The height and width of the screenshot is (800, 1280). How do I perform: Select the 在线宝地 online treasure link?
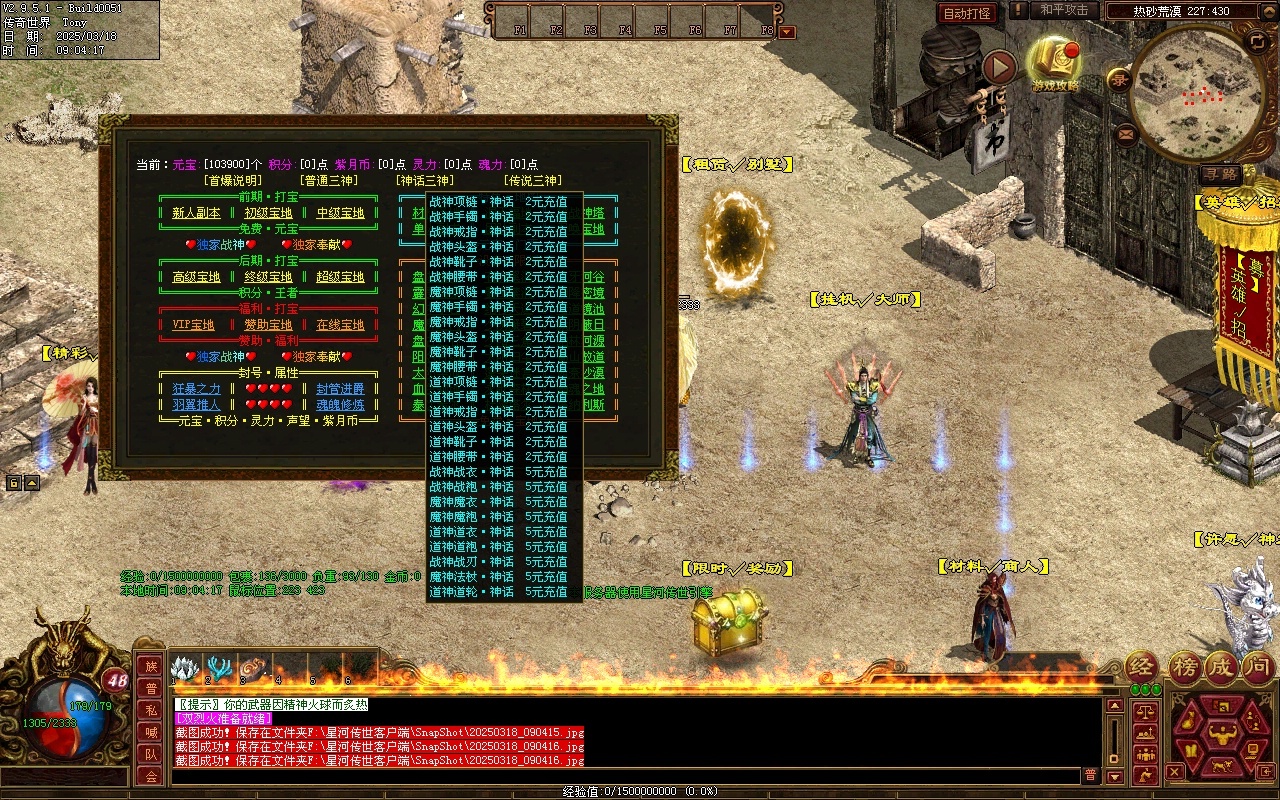point(340,325)
